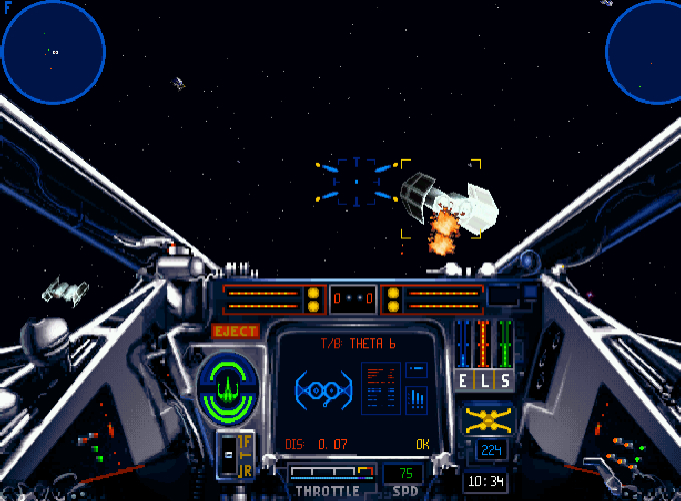Select the forward sensor scope
This screenshot has width=681, height=501.
(53, 52)
